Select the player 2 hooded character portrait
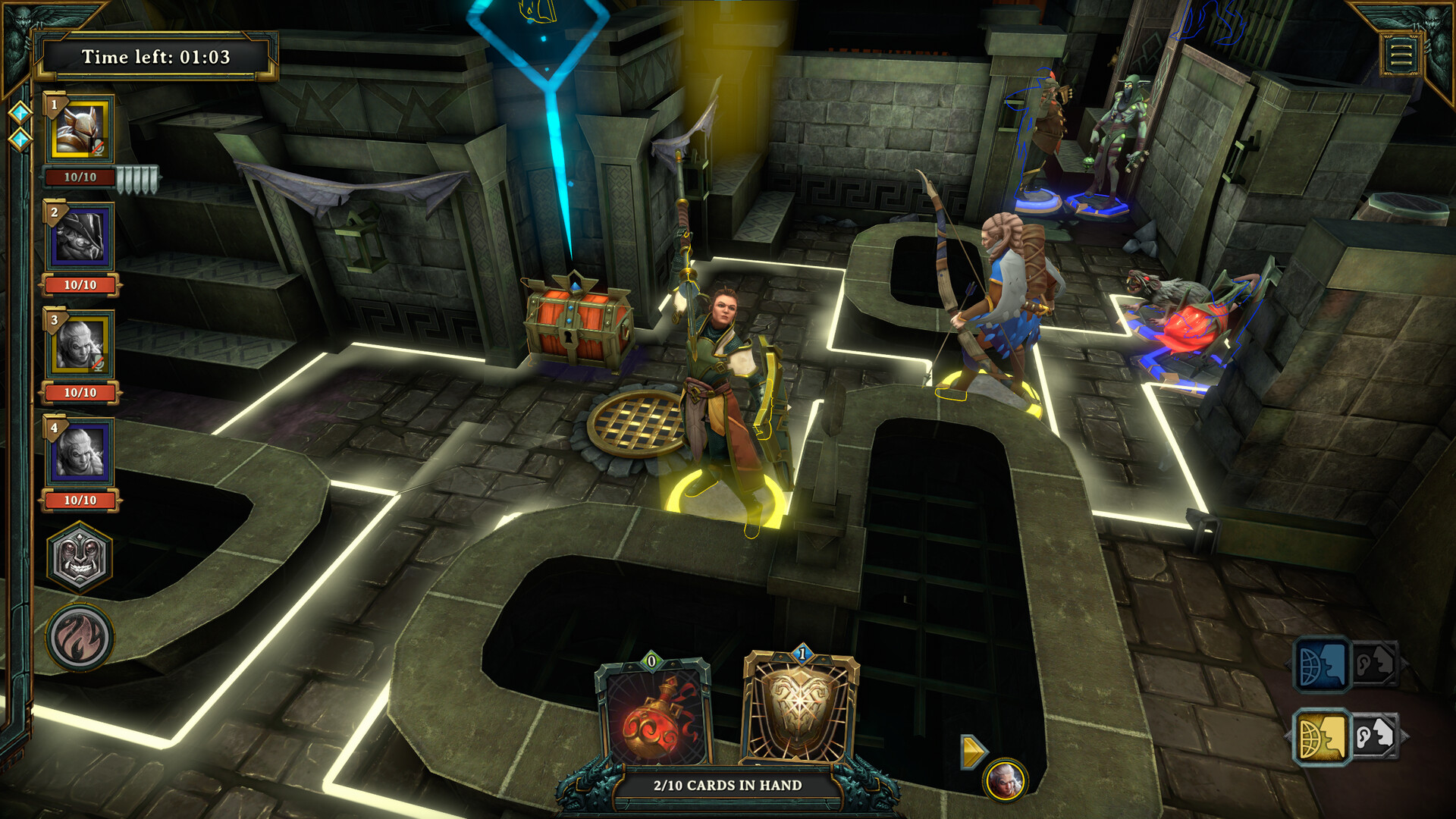 coord(81,237)
